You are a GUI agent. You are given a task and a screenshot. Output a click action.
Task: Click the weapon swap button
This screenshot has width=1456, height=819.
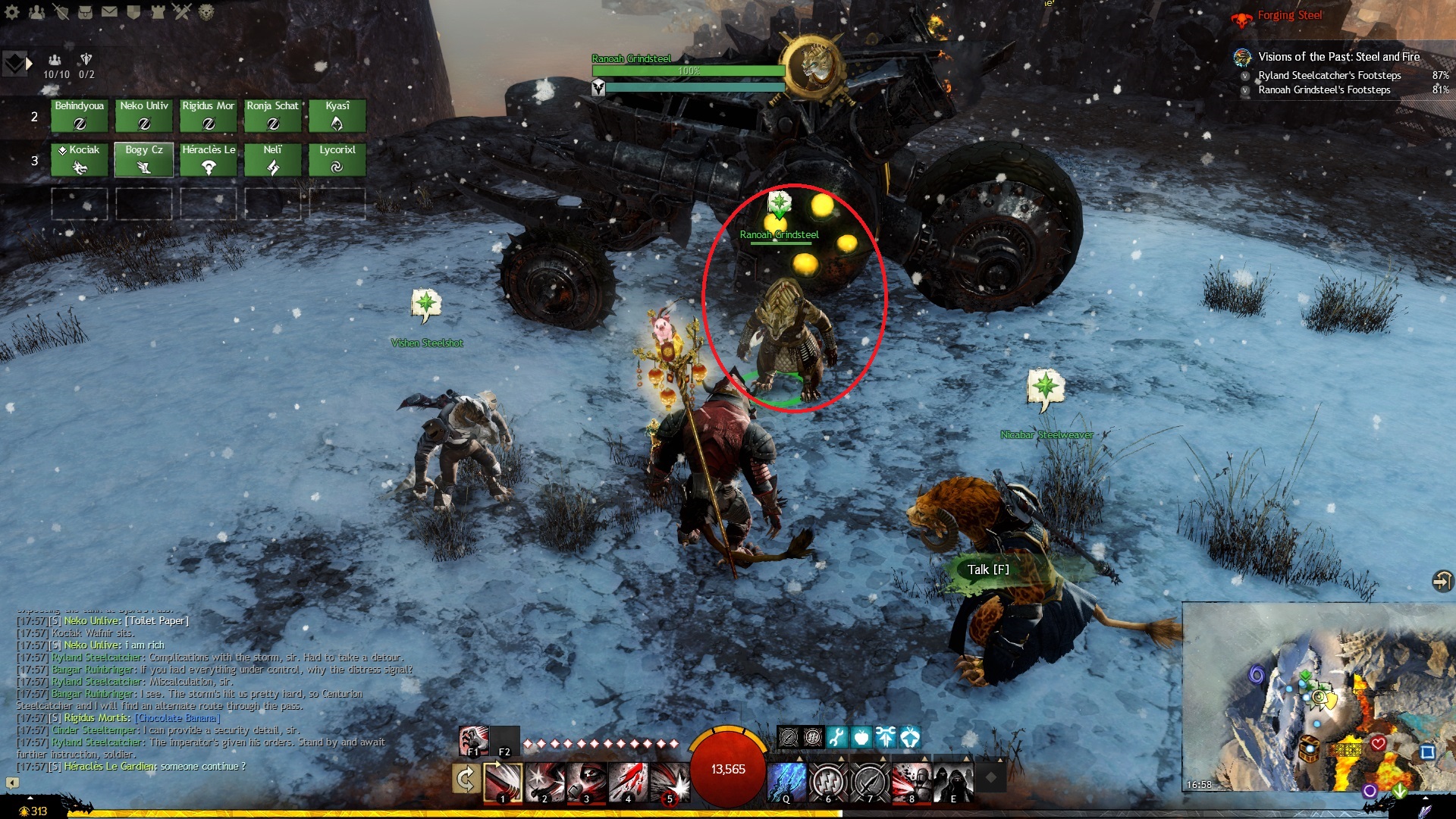point(466,779)
